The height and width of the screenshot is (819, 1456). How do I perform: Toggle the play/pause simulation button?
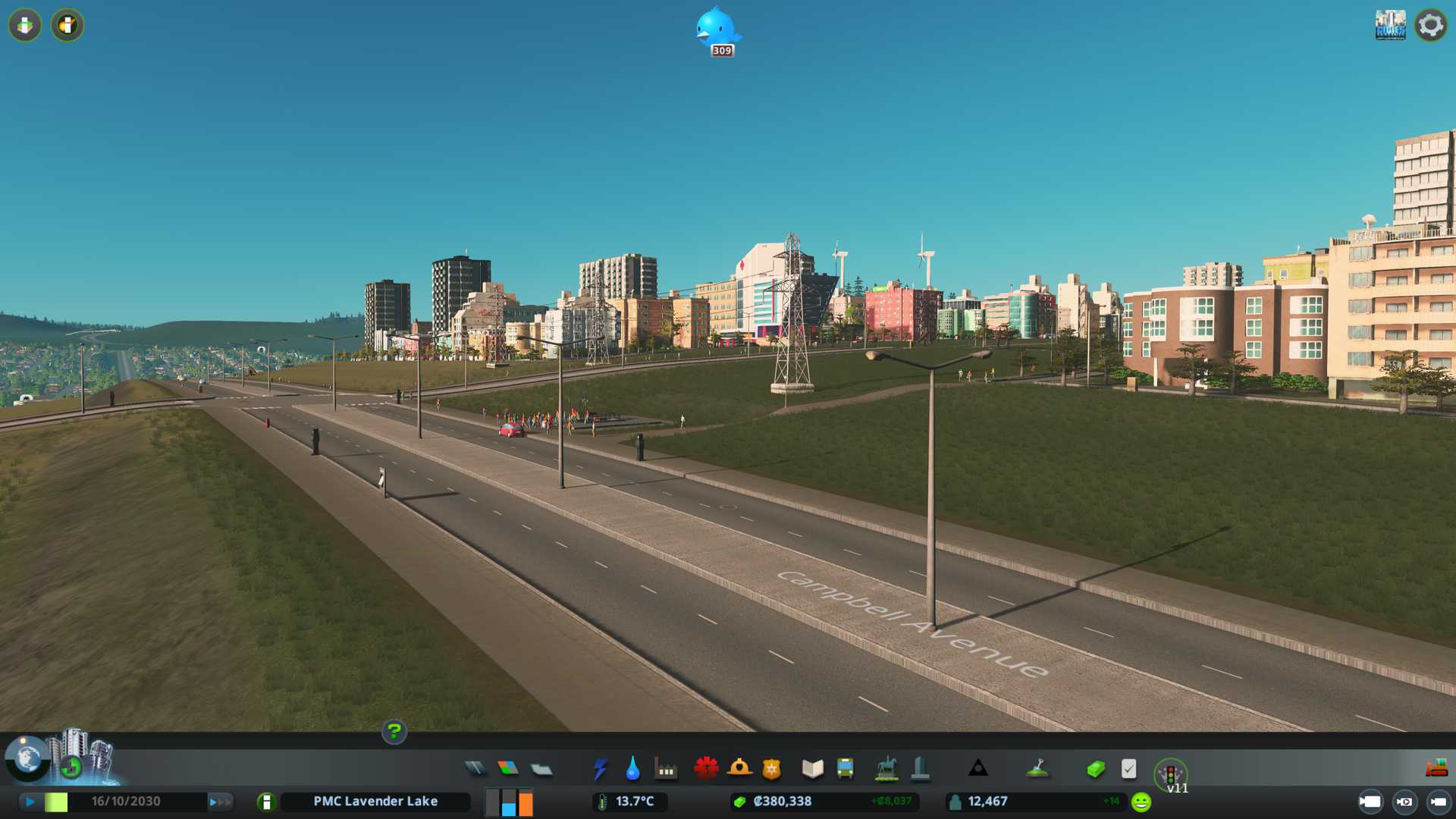tap(30, 802)
